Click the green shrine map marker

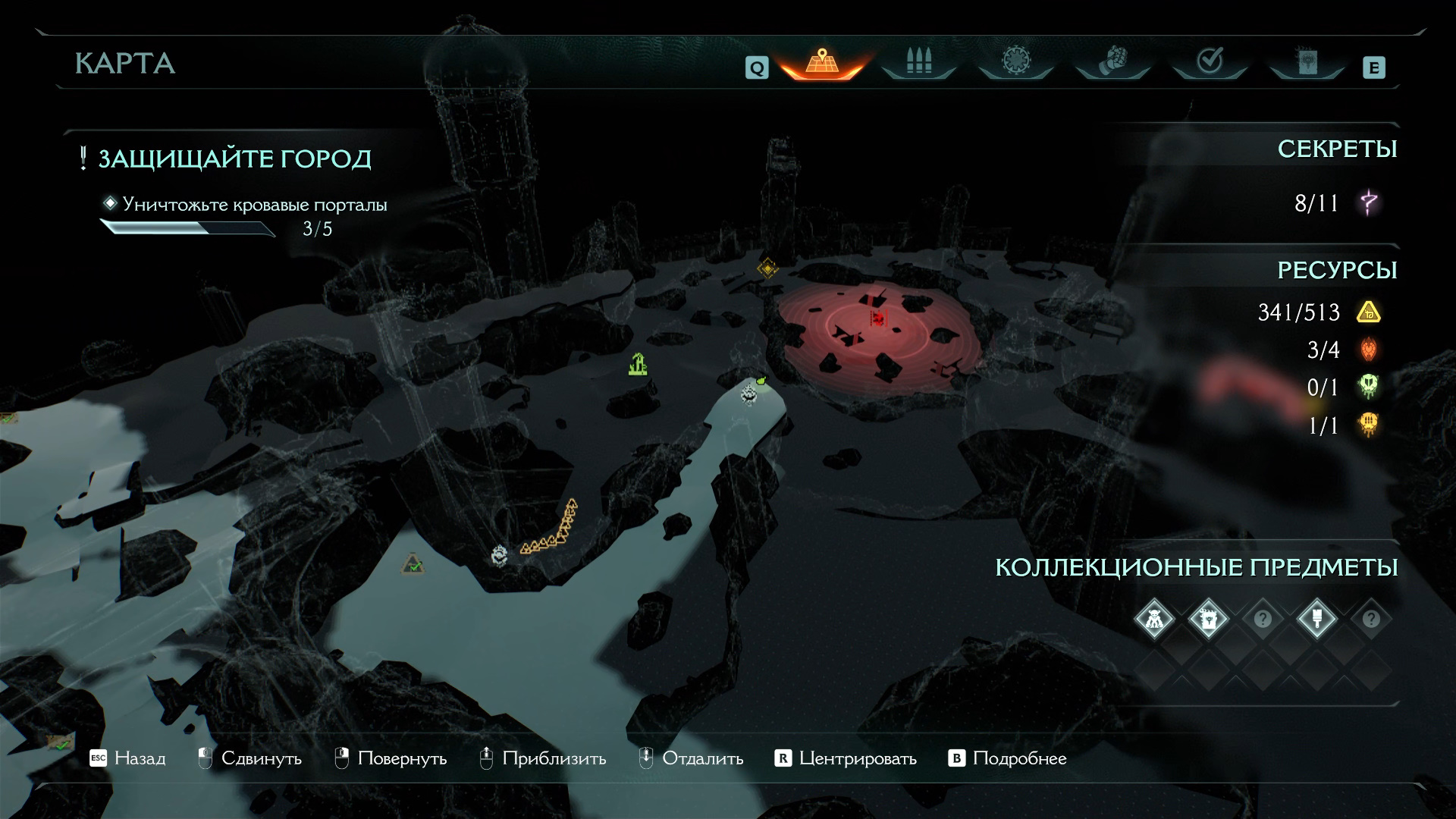pos(638,365)
